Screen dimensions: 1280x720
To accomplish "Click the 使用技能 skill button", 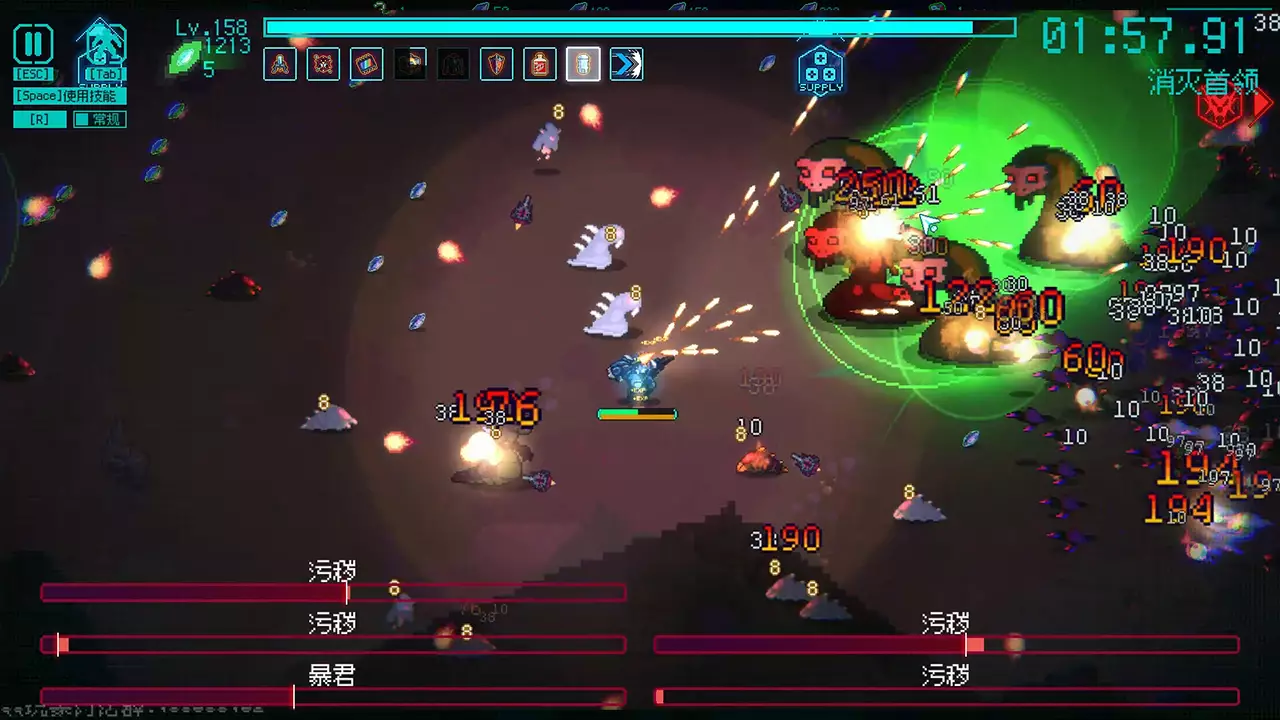I will (70, 96).
